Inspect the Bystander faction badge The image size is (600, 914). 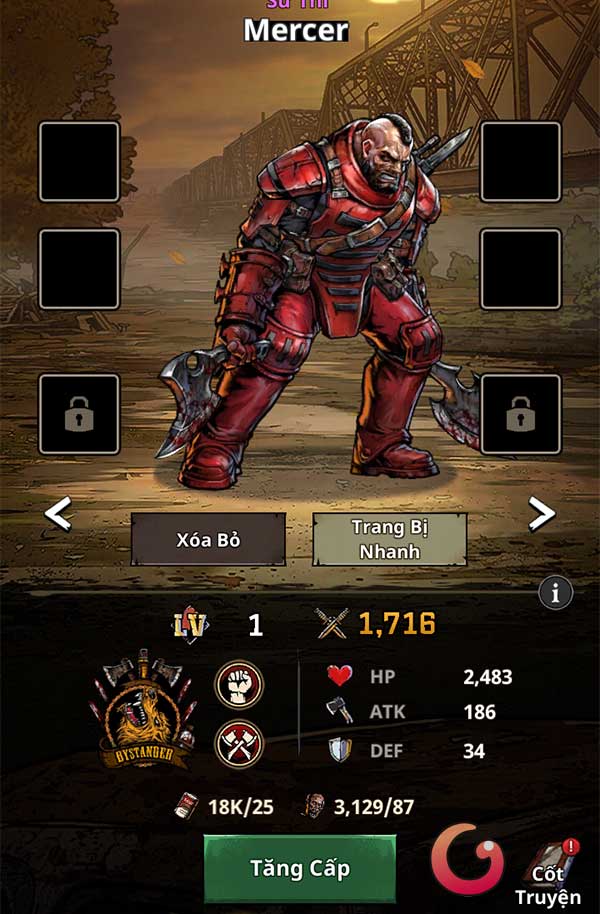click(145, 712)
